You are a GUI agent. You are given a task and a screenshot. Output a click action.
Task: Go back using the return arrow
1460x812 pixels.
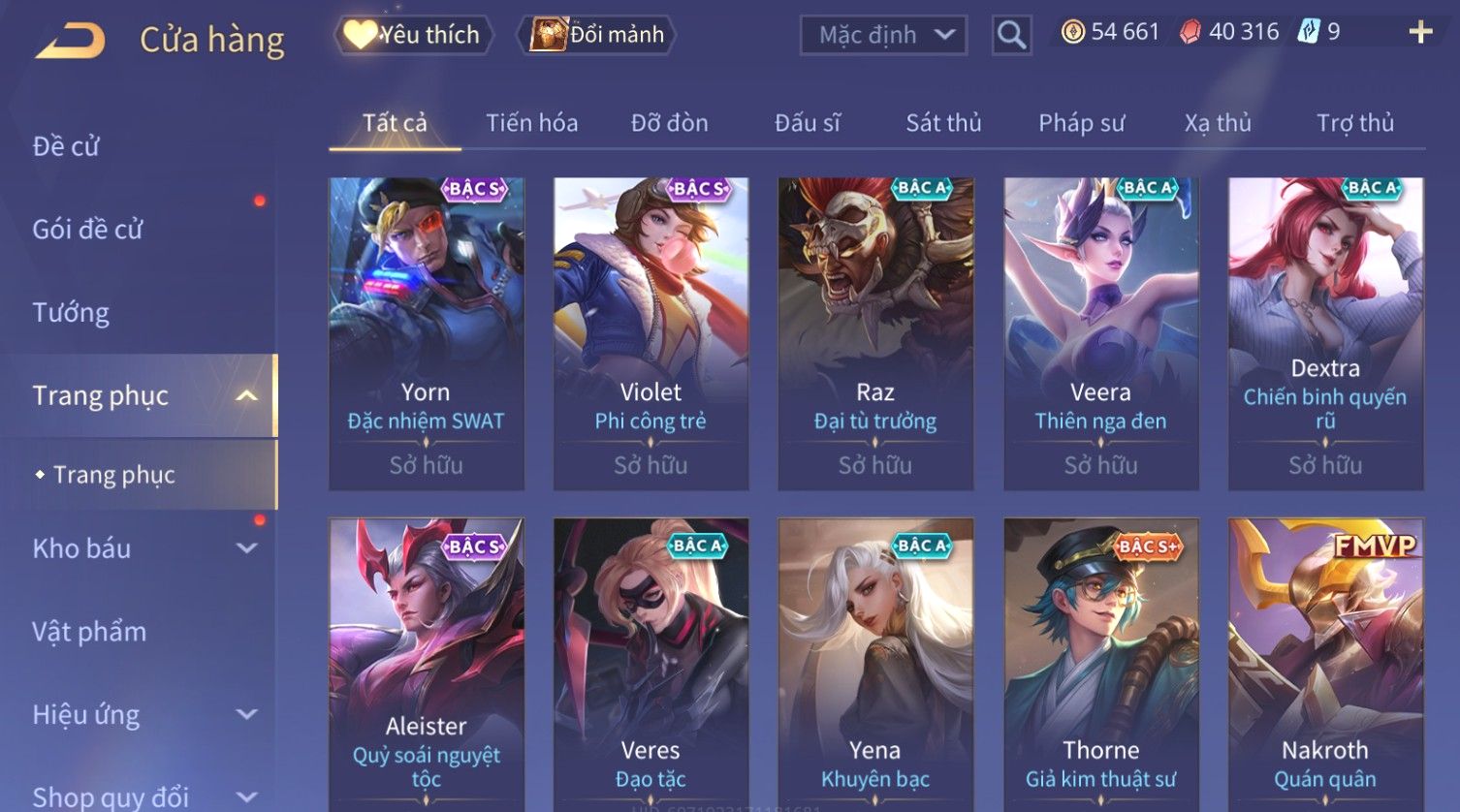click(x=70, y=41)
